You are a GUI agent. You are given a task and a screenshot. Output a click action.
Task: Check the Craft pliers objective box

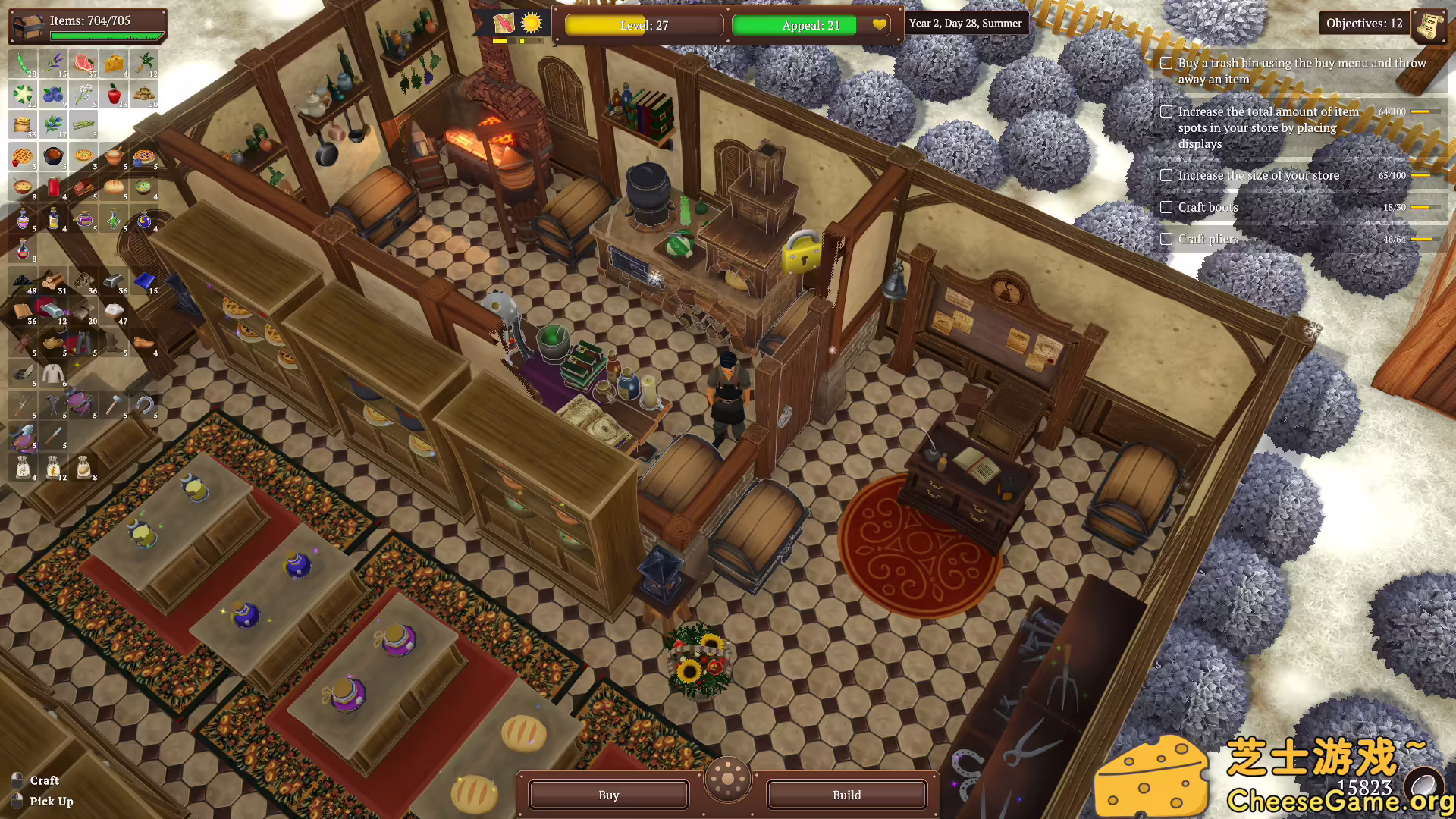point(1166,238)
